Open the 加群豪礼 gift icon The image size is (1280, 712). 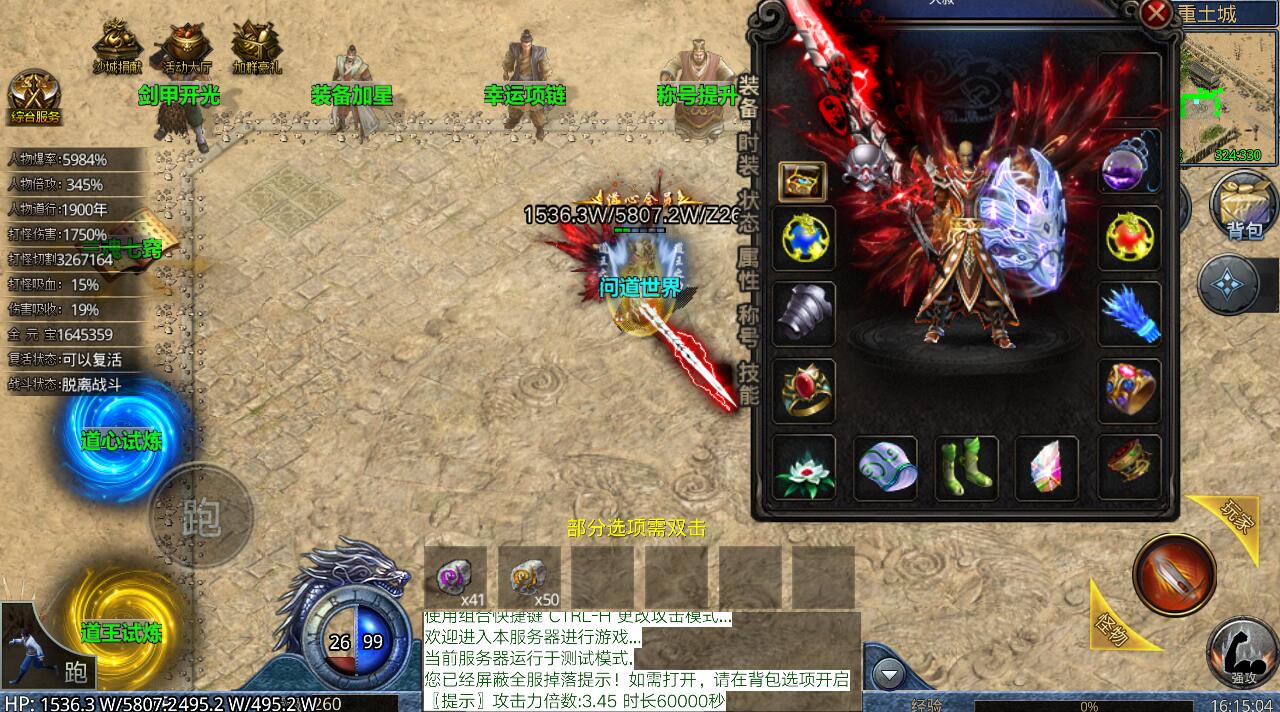click(x=257, y=47)
